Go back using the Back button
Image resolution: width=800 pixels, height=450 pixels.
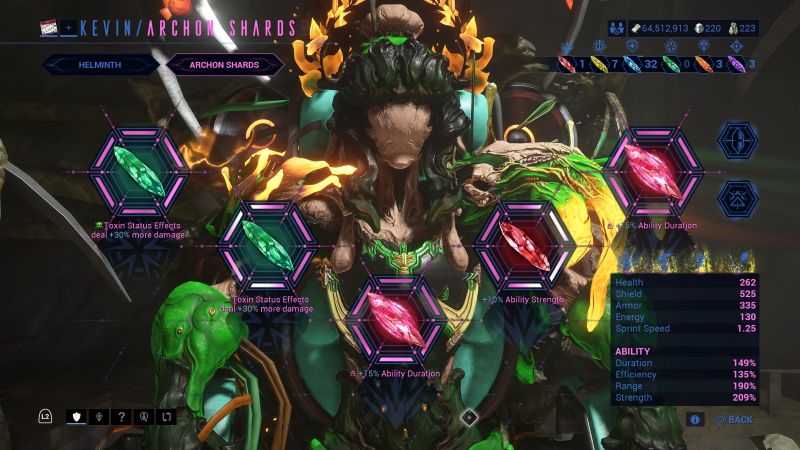734,420
